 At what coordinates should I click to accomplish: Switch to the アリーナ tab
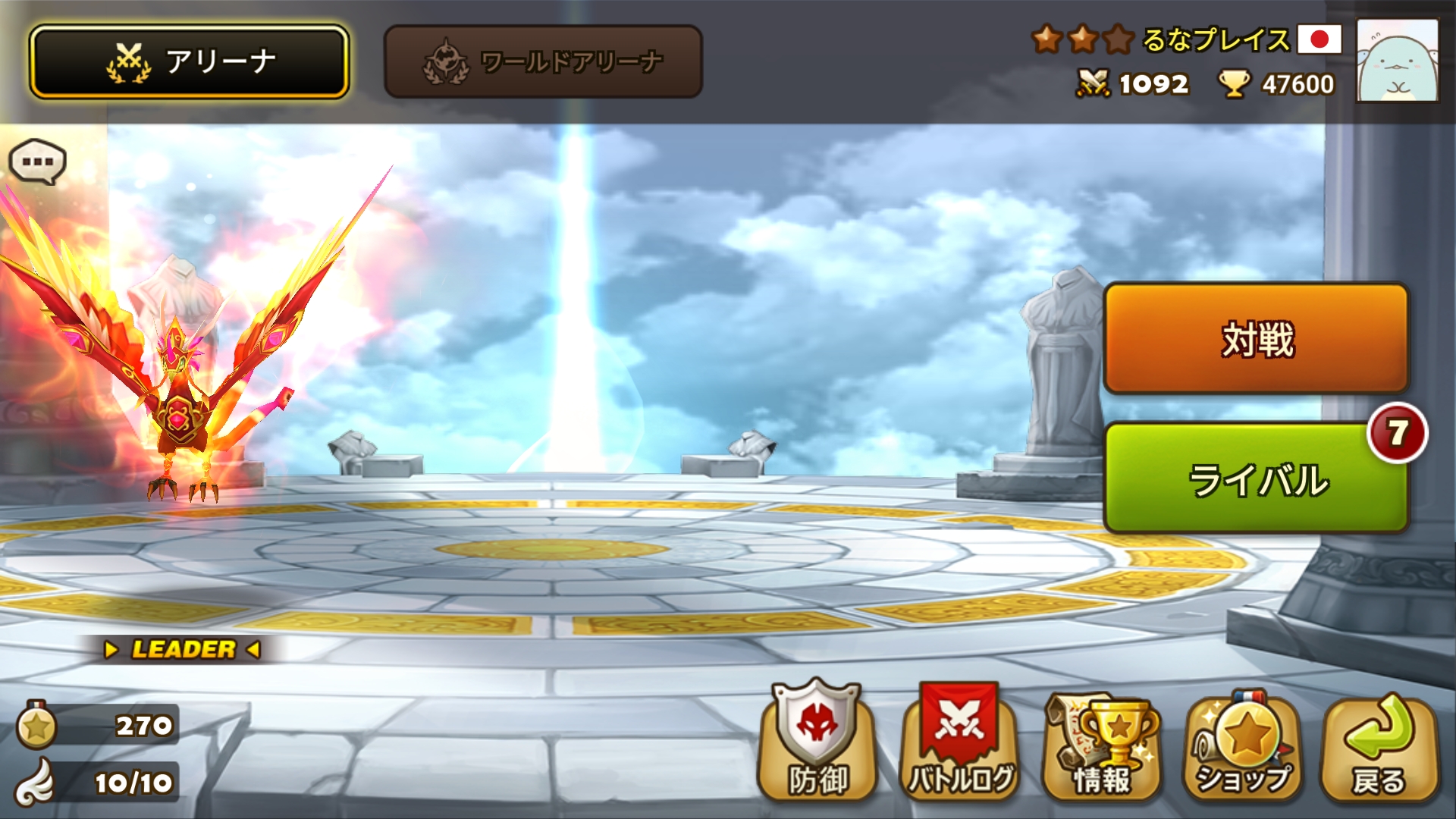click(189, 61)
